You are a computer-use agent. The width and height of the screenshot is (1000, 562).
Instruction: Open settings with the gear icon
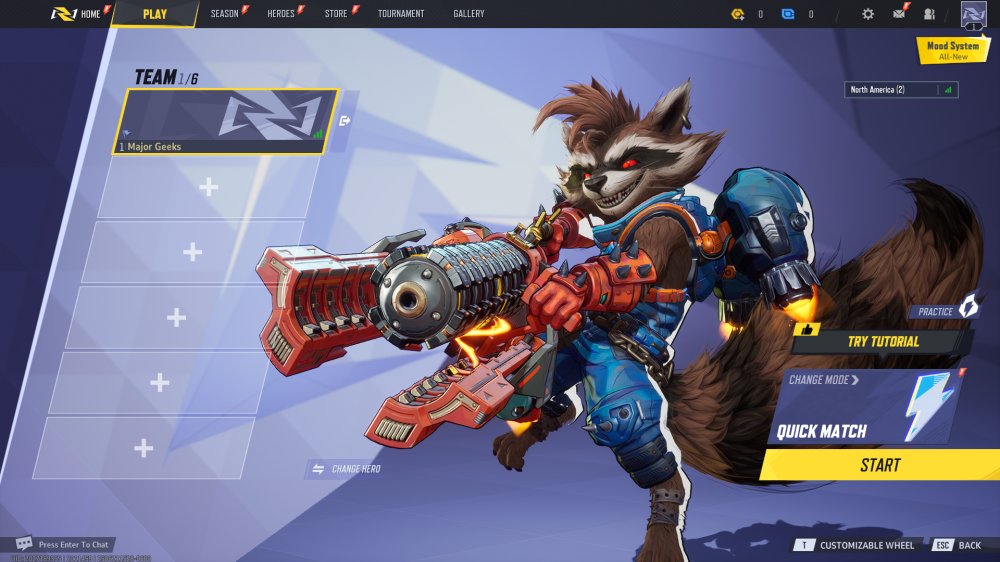coord(868,14)
